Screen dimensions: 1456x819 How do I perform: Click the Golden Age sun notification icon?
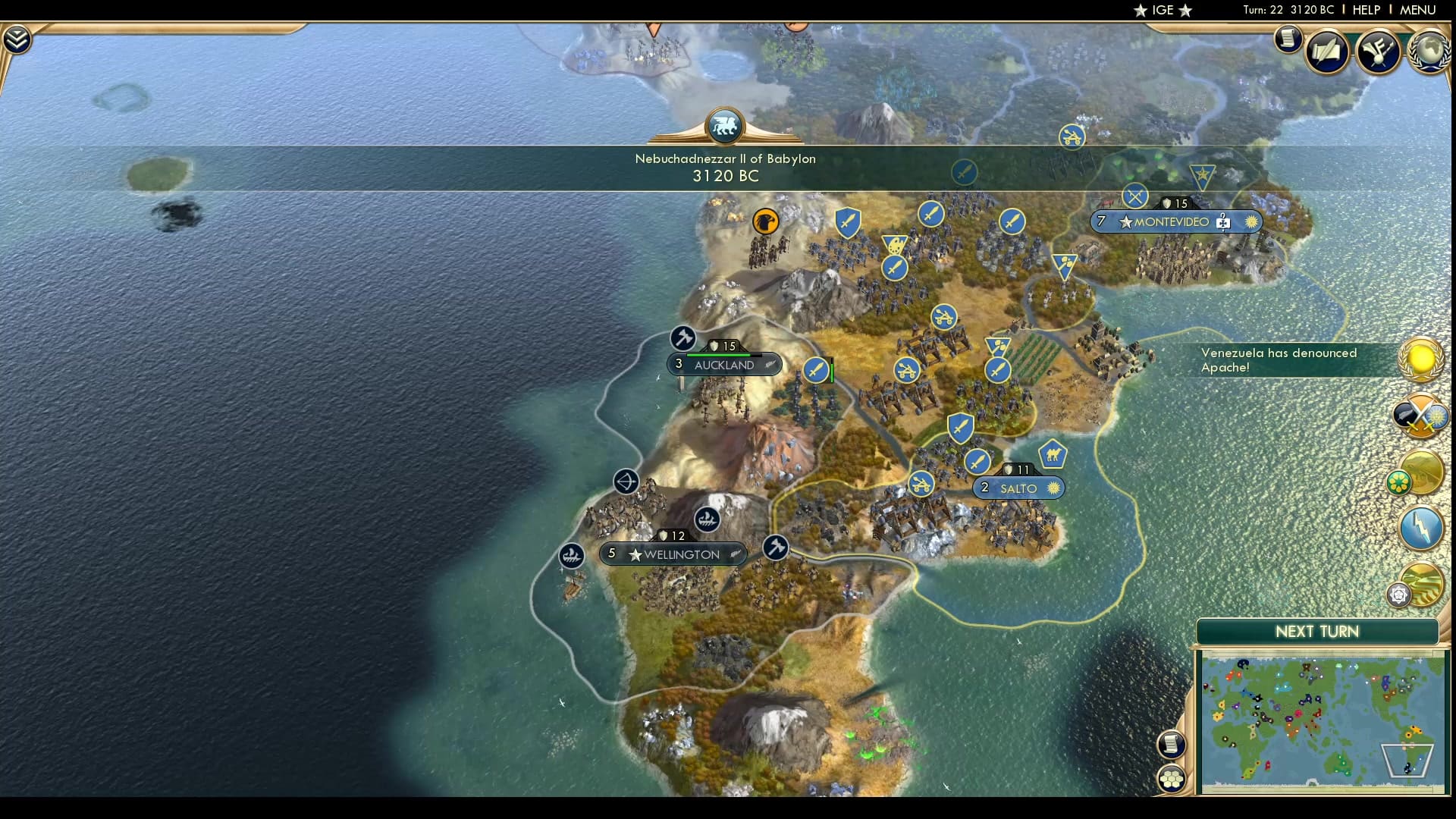pyautogui.click(x=1420, y=359)
